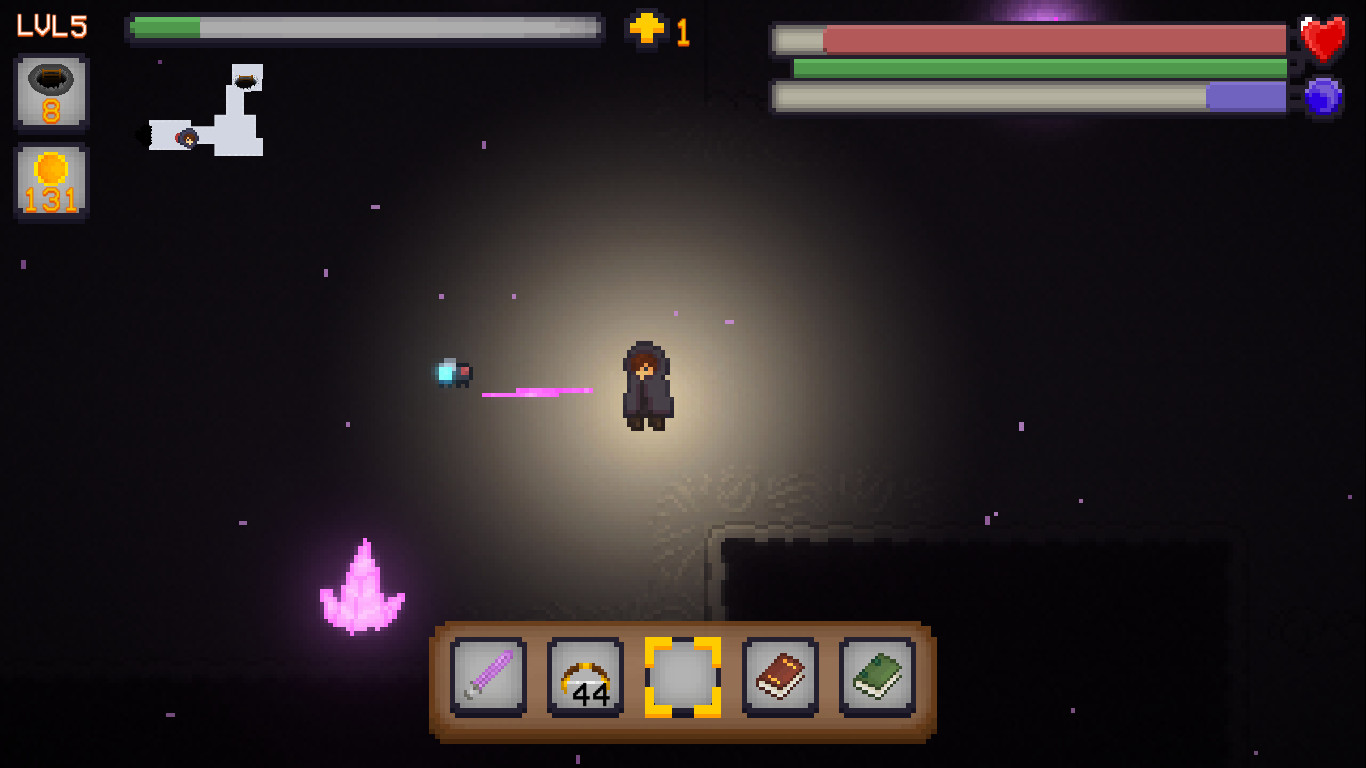Click the dungeon hole icon showing 8

[x=50, y=93]
